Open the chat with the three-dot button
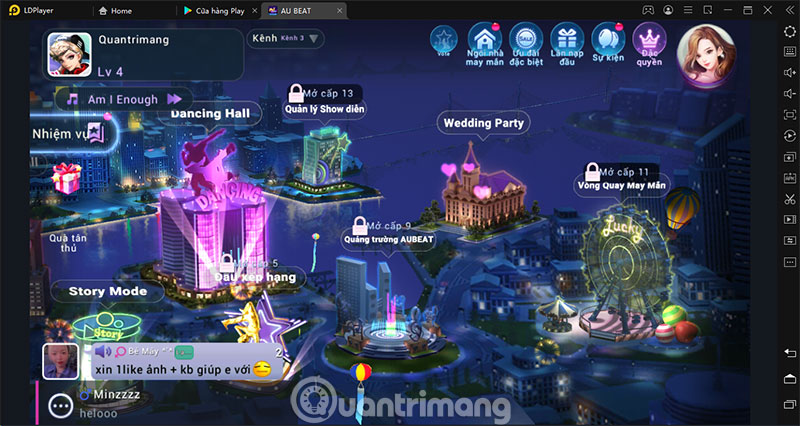This screenshot has height=426, width=800. 62,405
